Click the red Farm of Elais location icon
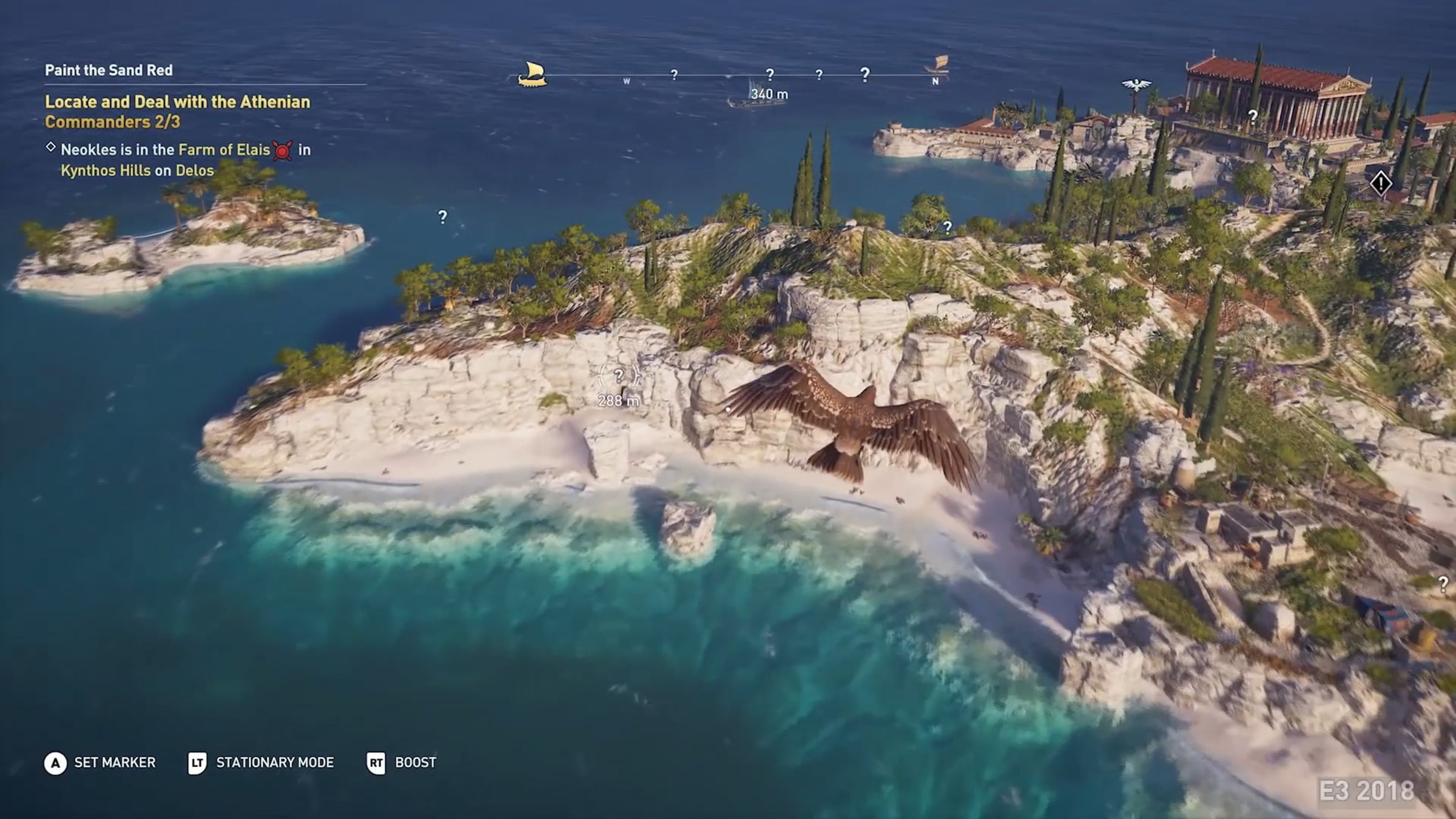The height and width of the screenshot is (819, 1456). pyautogui.click(x=283, y=150)
